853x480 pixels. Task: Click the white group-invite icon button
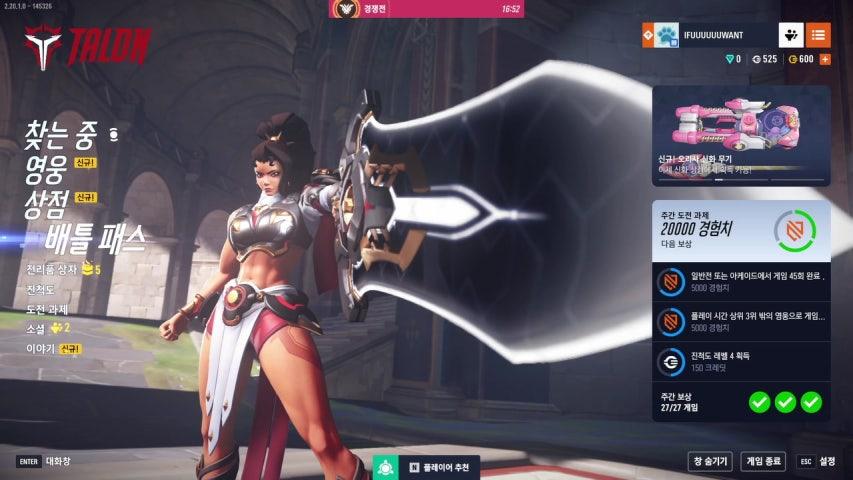pyautogui.click(x=791, y=35)
